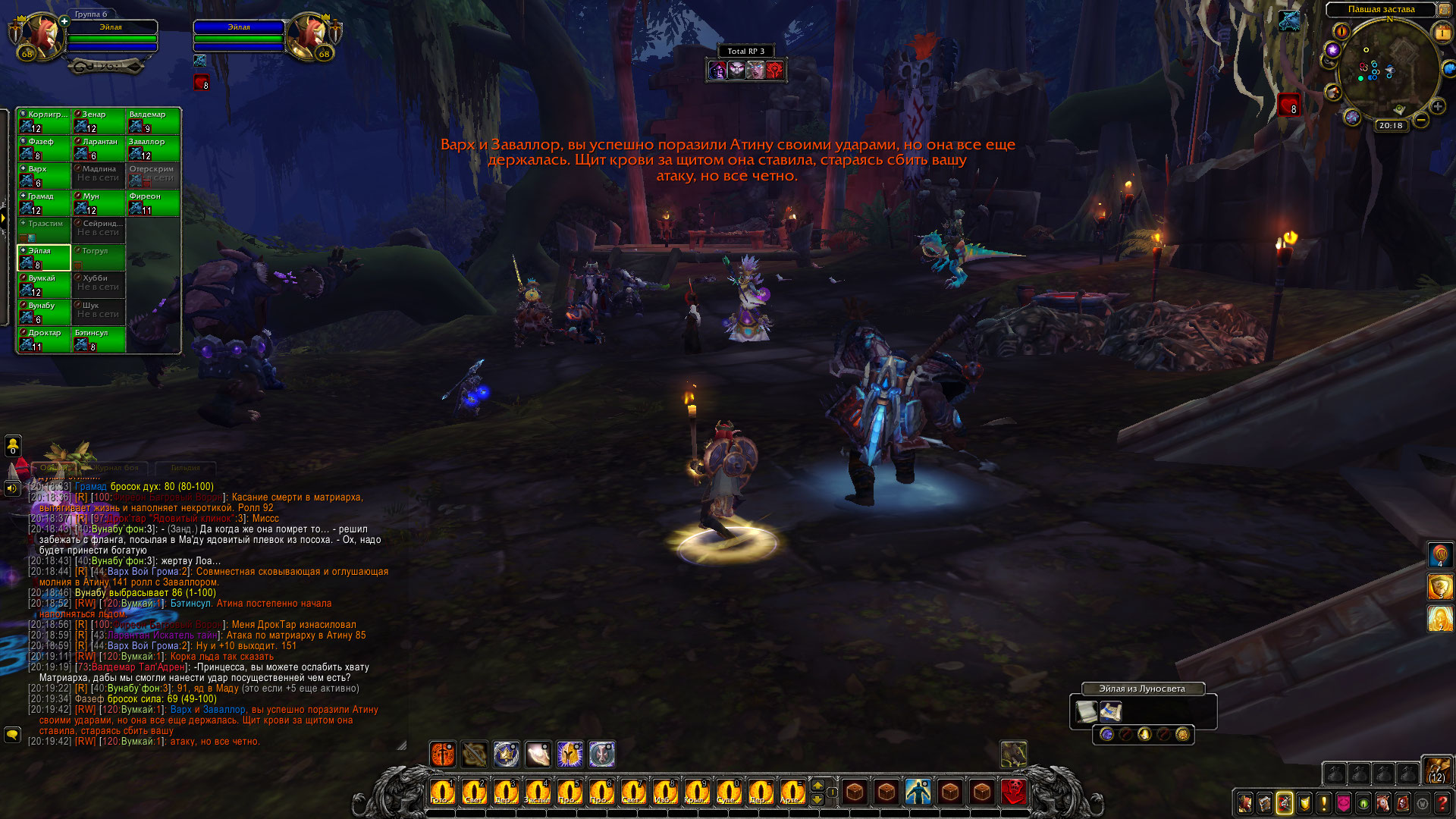Image resolution: width=1456 pixels, height=819 pixels.
Task: Open the character info micro button
Action: coord(1244,803)
